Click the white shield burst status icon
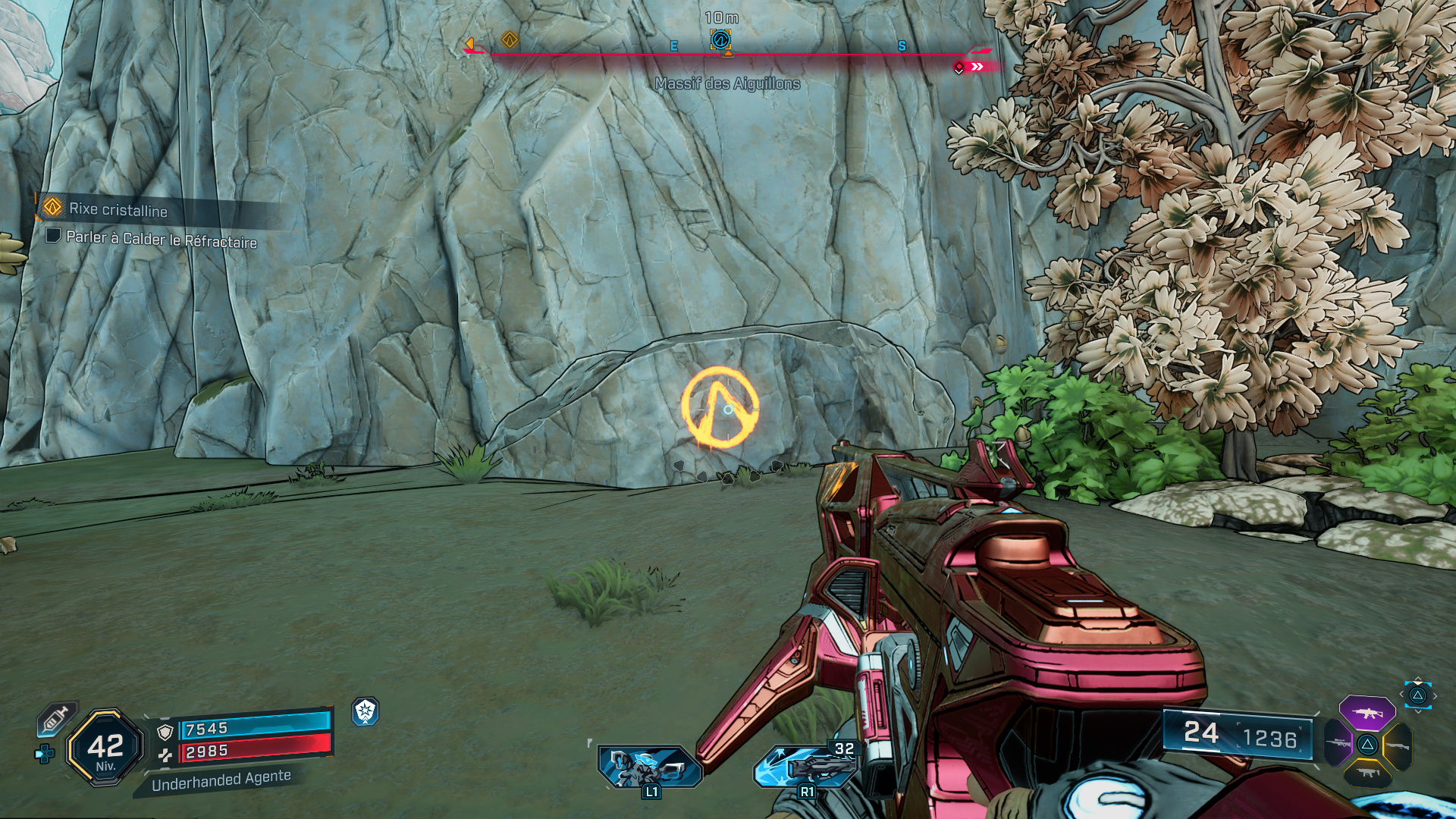1456x819 pixels. 365,711
